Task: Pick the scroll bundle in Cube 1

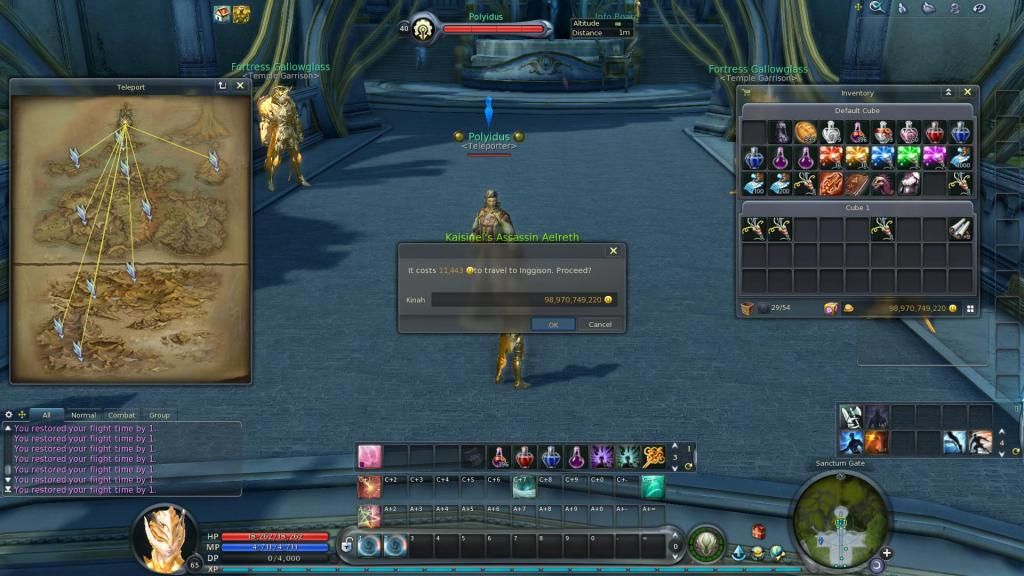Action: pos(960,229)
